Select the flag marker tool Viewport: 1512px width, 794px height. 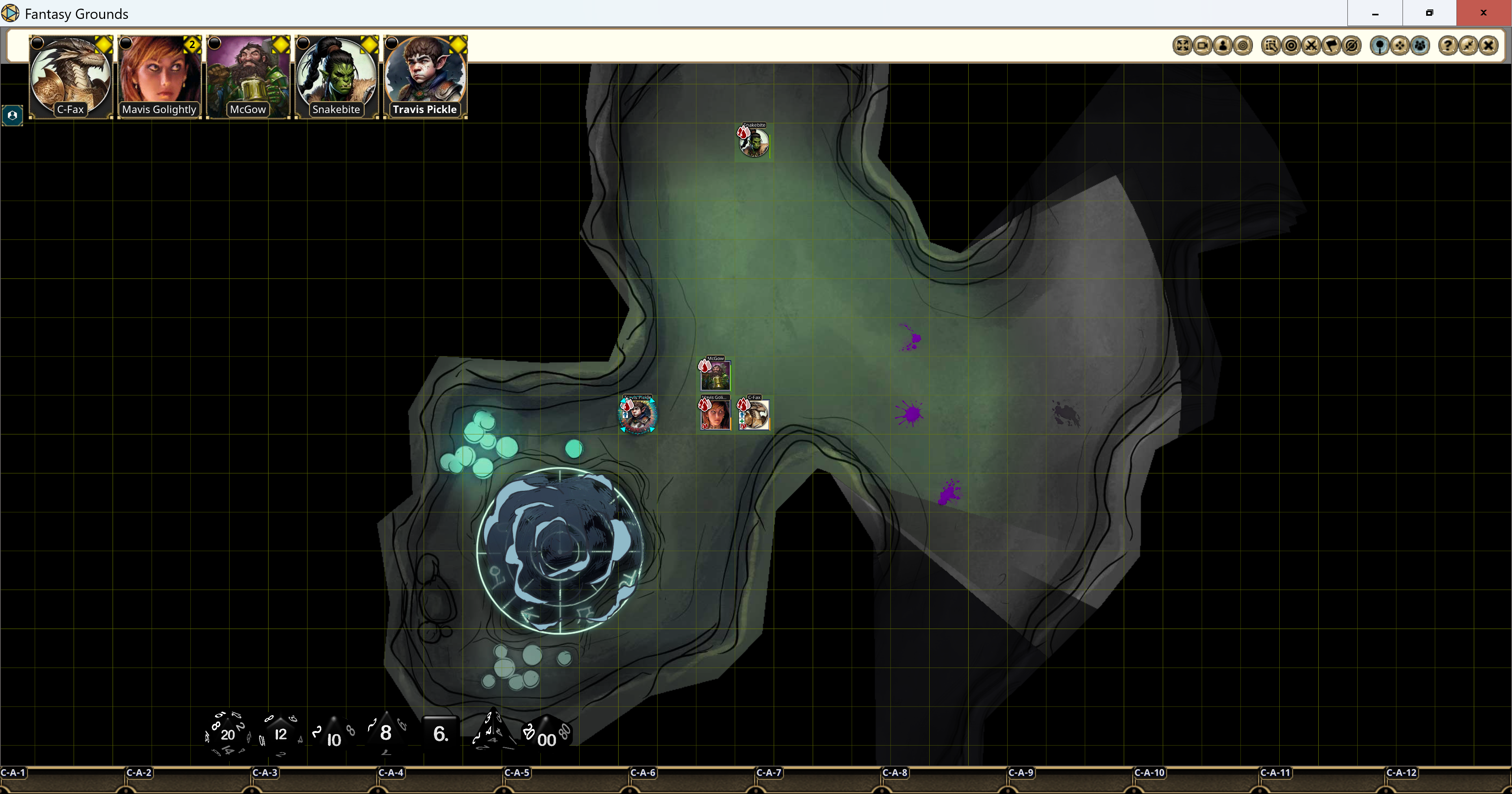pyautogui.click(x=1331, y=45)
